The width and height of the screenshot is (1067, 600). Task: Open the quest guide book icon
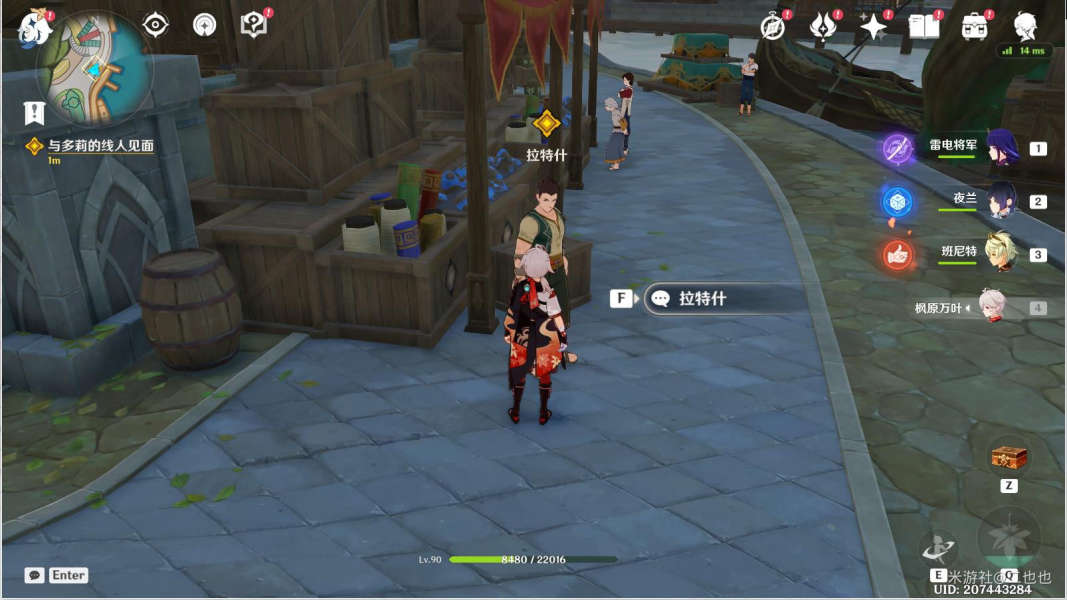coord(254,25)
